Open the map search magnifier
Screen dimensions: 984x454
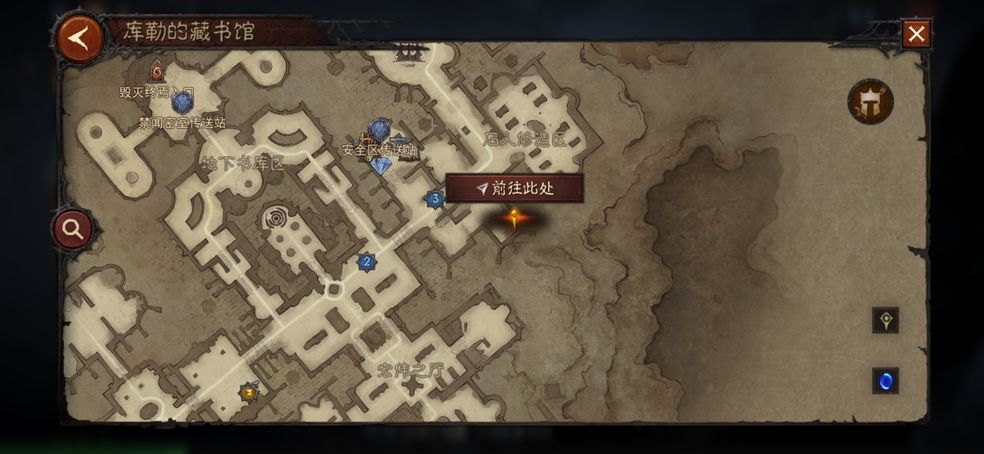click(73, 229)
